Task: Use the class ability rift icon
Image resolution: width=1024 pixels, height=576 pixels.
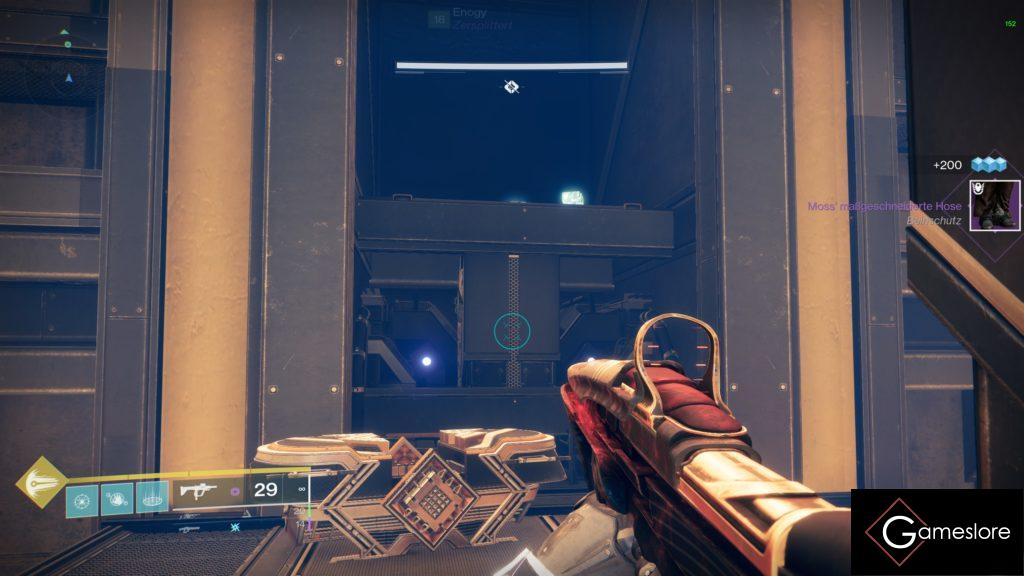Action: coord(152,496)
